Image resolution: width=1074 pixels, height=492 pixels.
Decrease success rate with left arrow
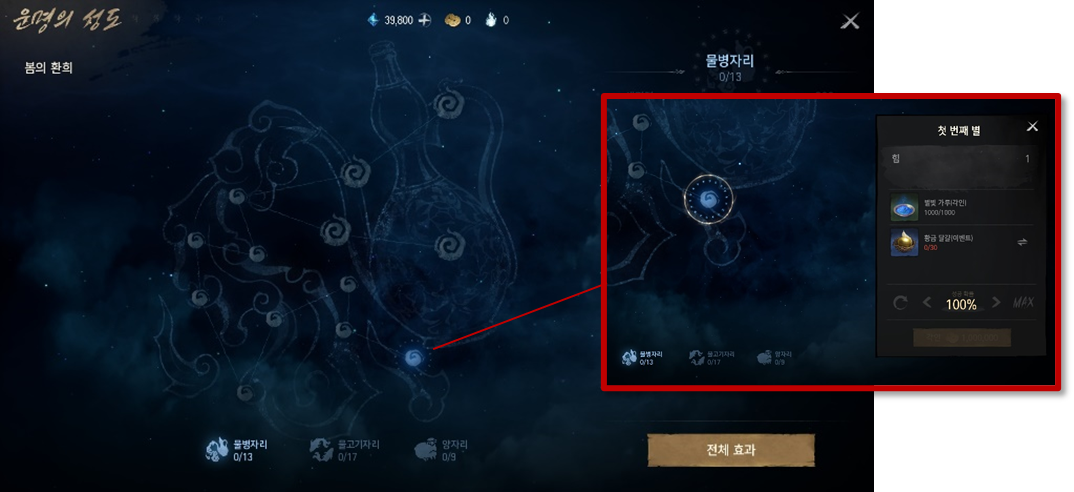[927, 303]
